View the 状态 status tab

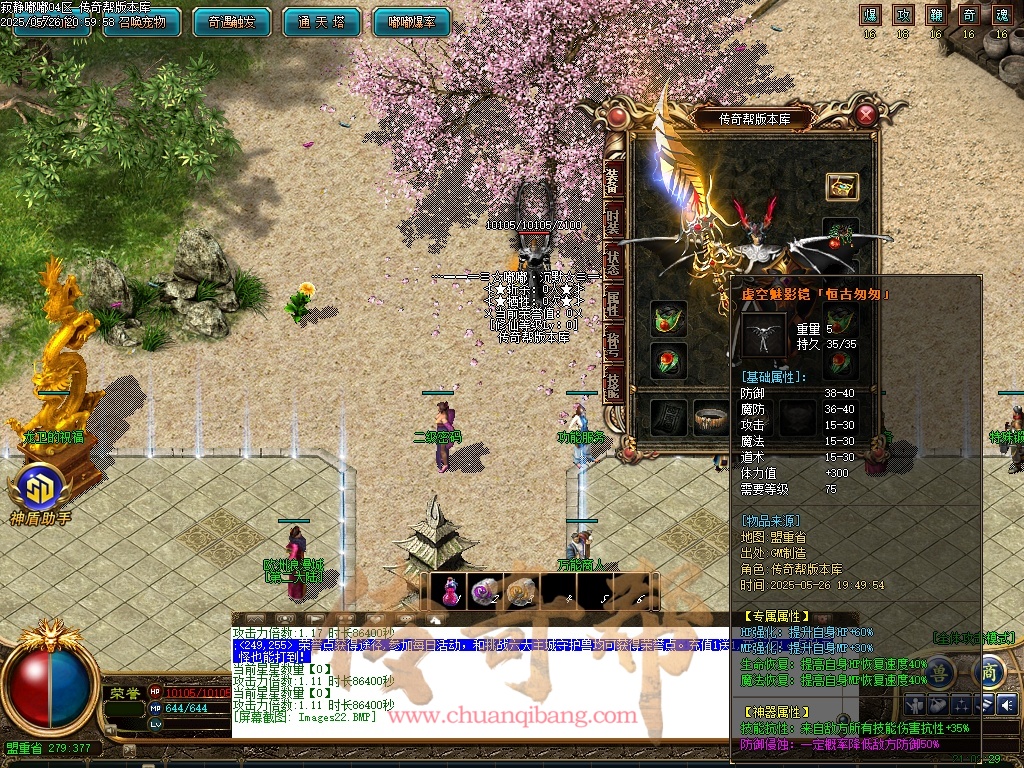tap(613, 262)
